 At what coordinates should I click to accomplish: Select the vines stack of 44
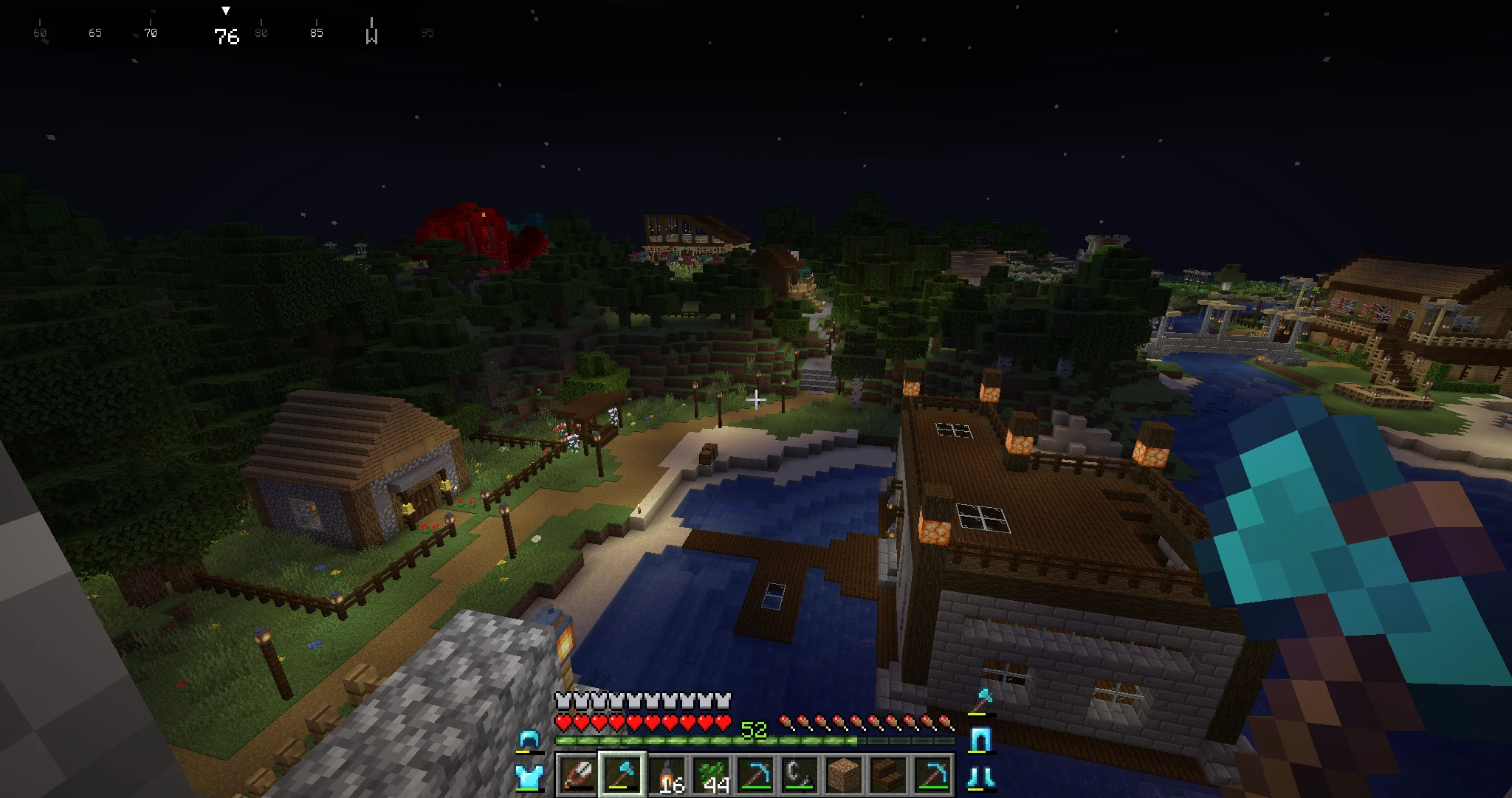click(713, 775)
